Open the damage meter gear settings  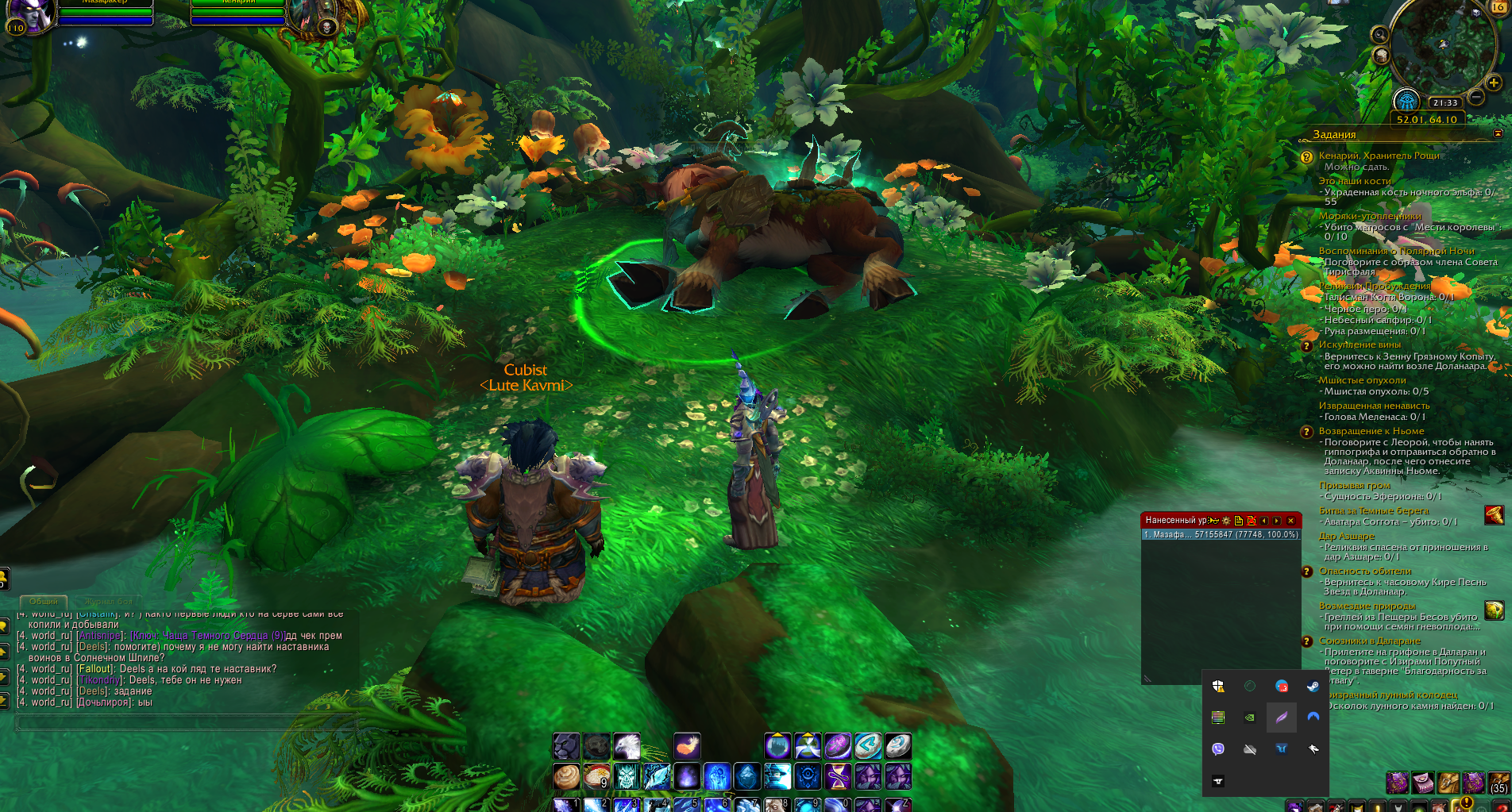tap(1226, 521)
